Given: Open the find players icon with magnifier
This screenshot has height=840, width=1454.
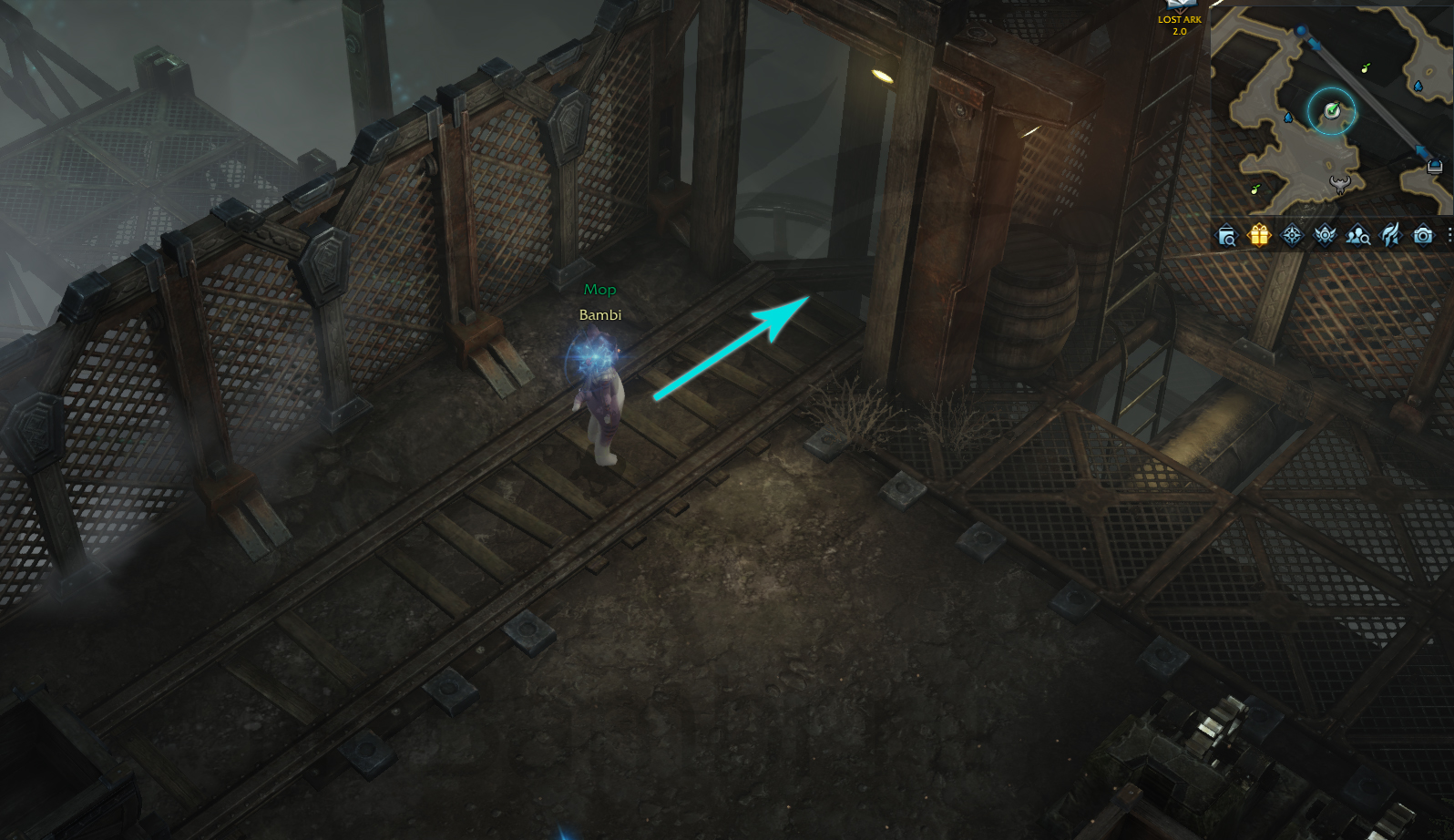Looking at the screenshot, I should [1357, 237].
